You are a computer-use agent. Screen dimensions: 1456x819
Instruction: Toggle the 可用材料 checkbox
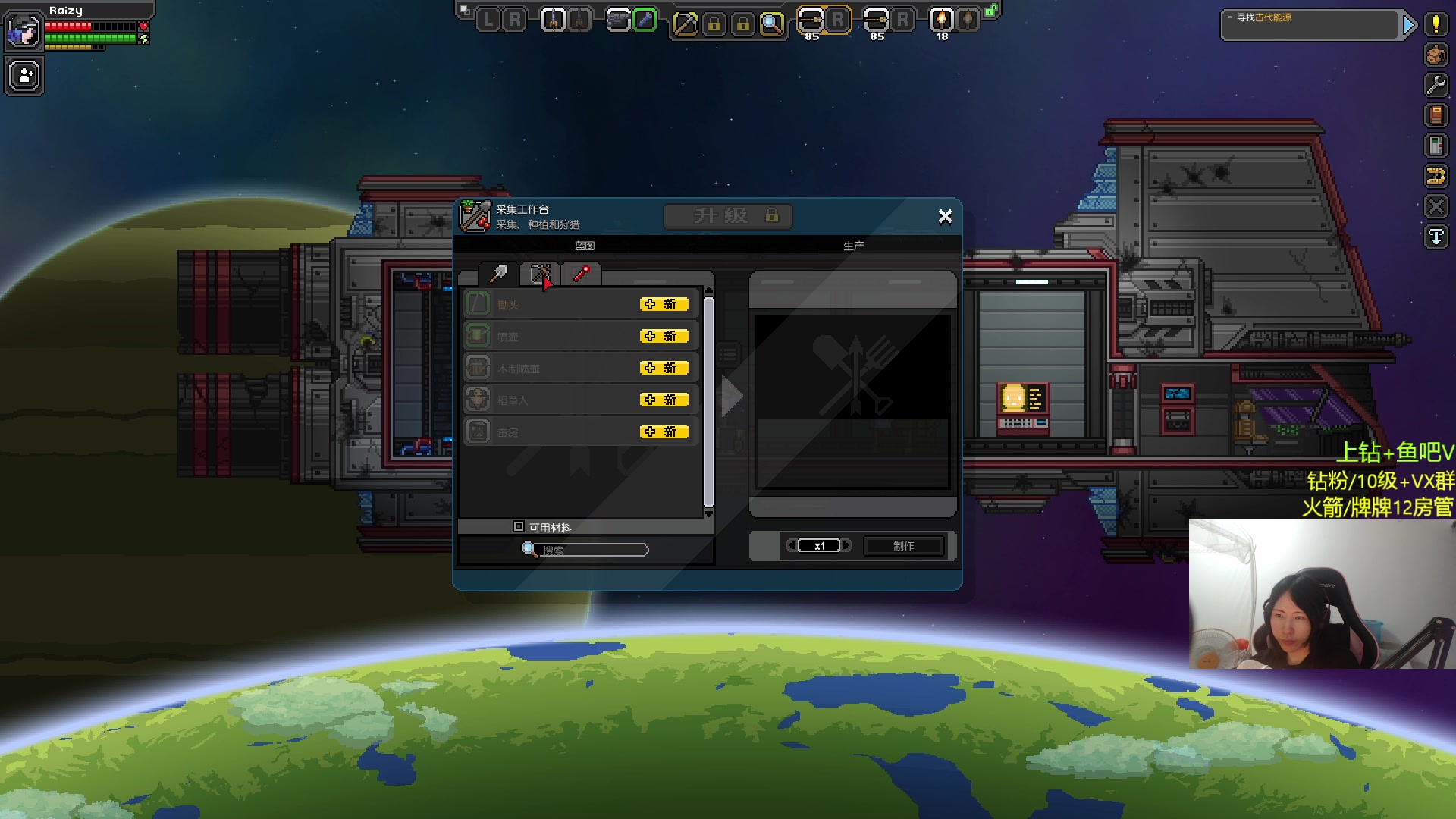tap(519, 526)
